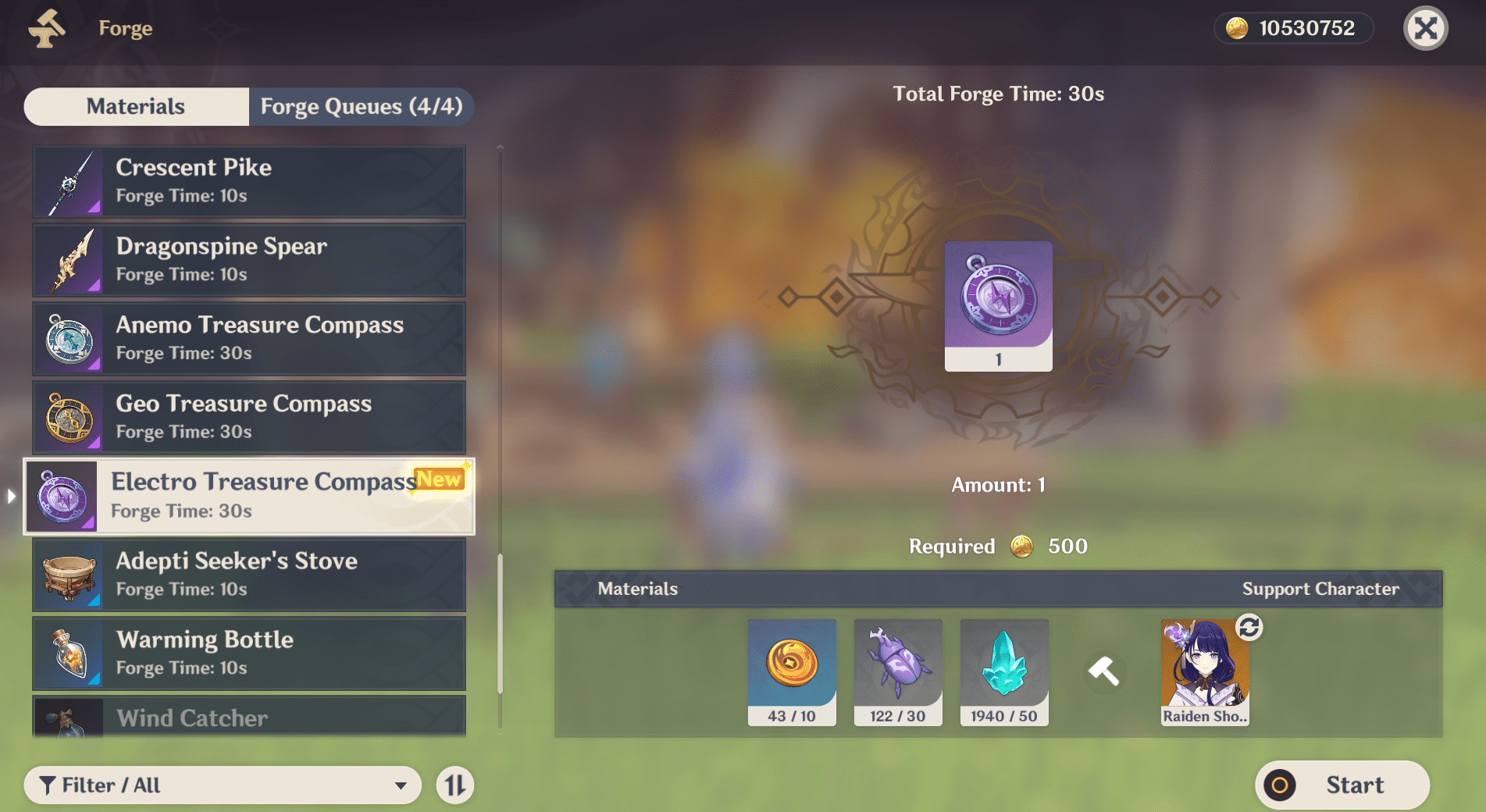Click the Forge hammer icon in the header
The width and height of the screenshot is (1486, 812).
click(x=45, y=28)
